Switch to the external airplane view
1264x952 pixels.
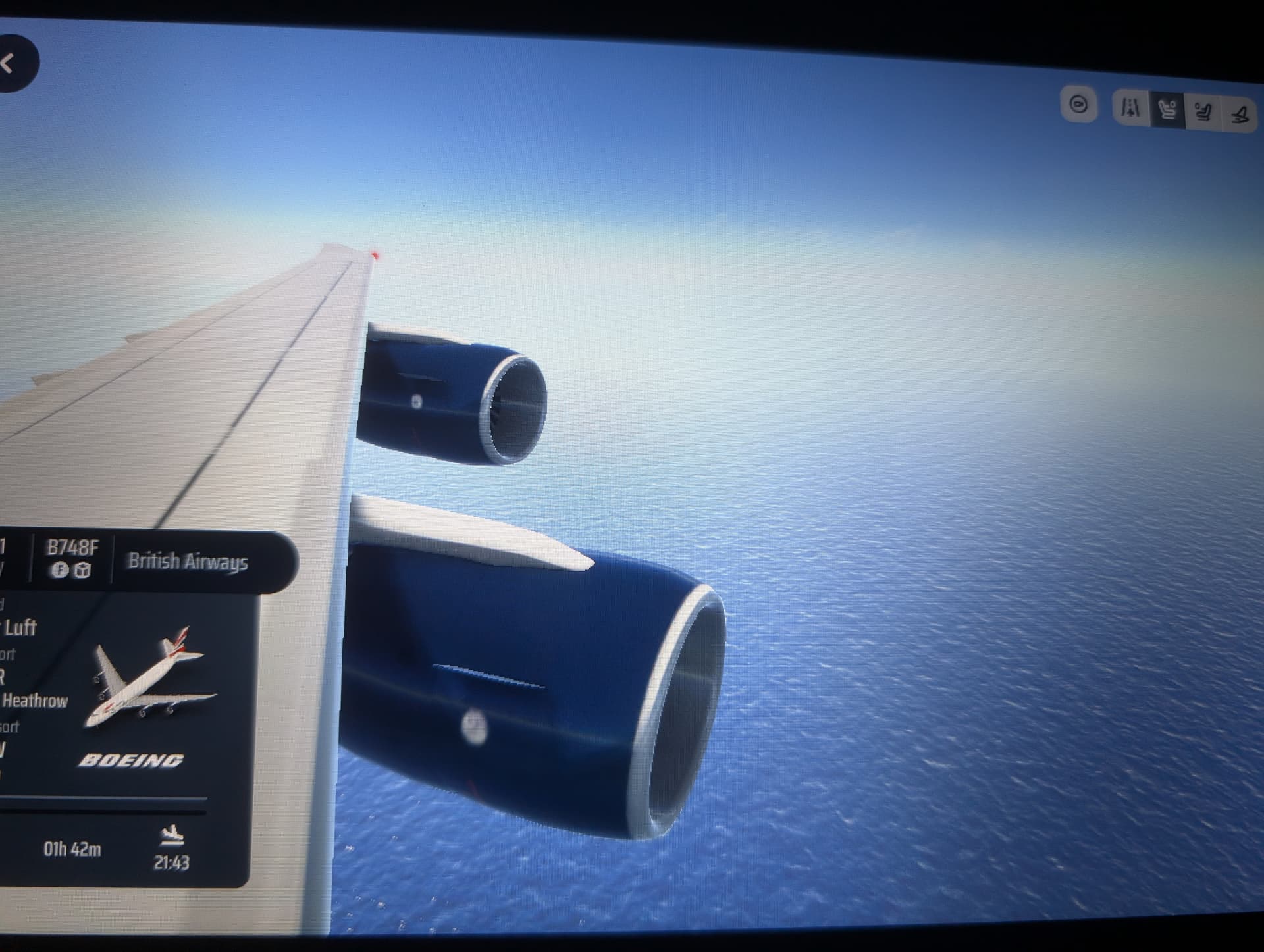[x=1240, y=115]
